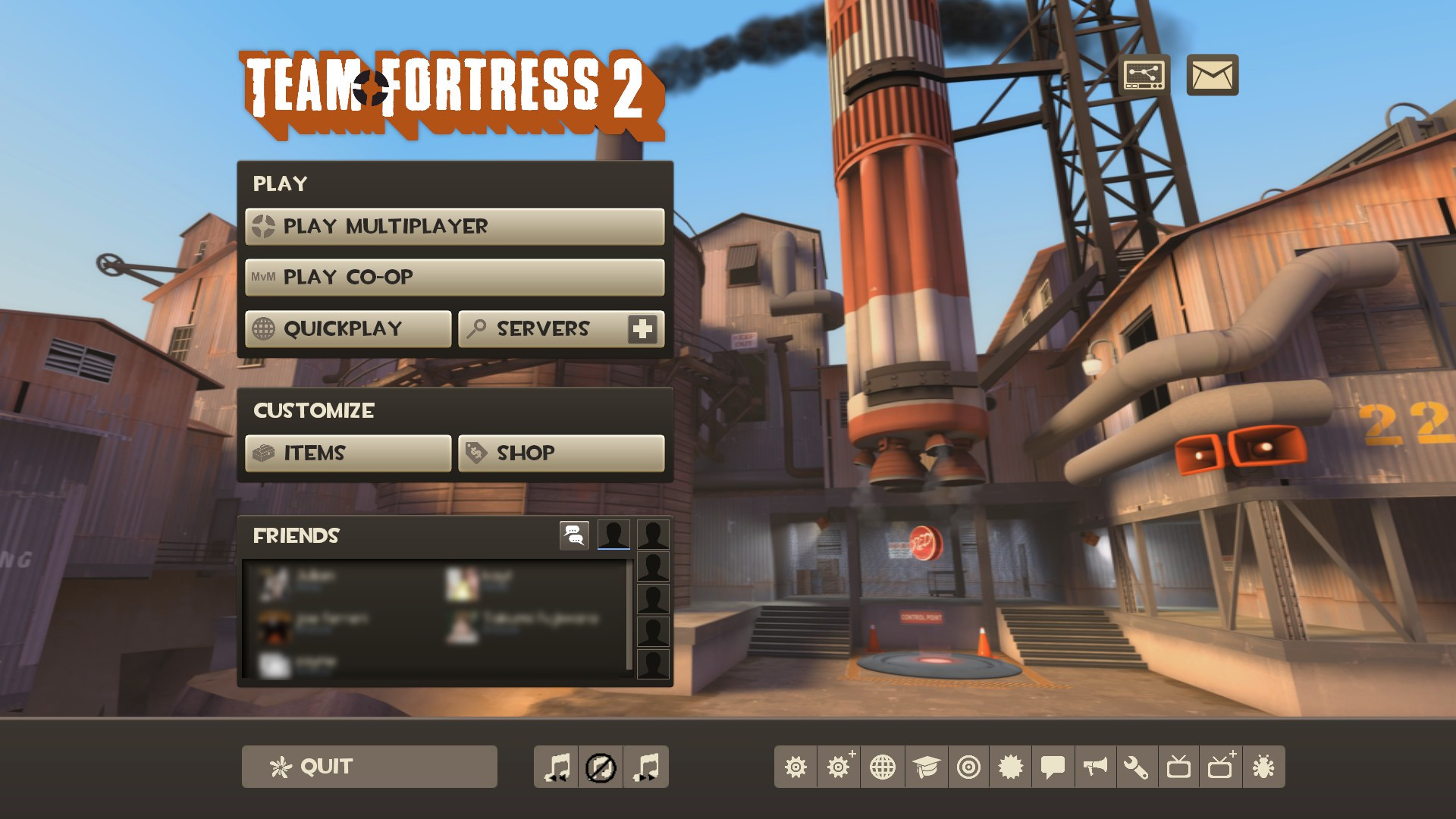This screenshot has height=819, width=1456.
Task: Click the settings gear icon
Action: [x=795, y=768]
